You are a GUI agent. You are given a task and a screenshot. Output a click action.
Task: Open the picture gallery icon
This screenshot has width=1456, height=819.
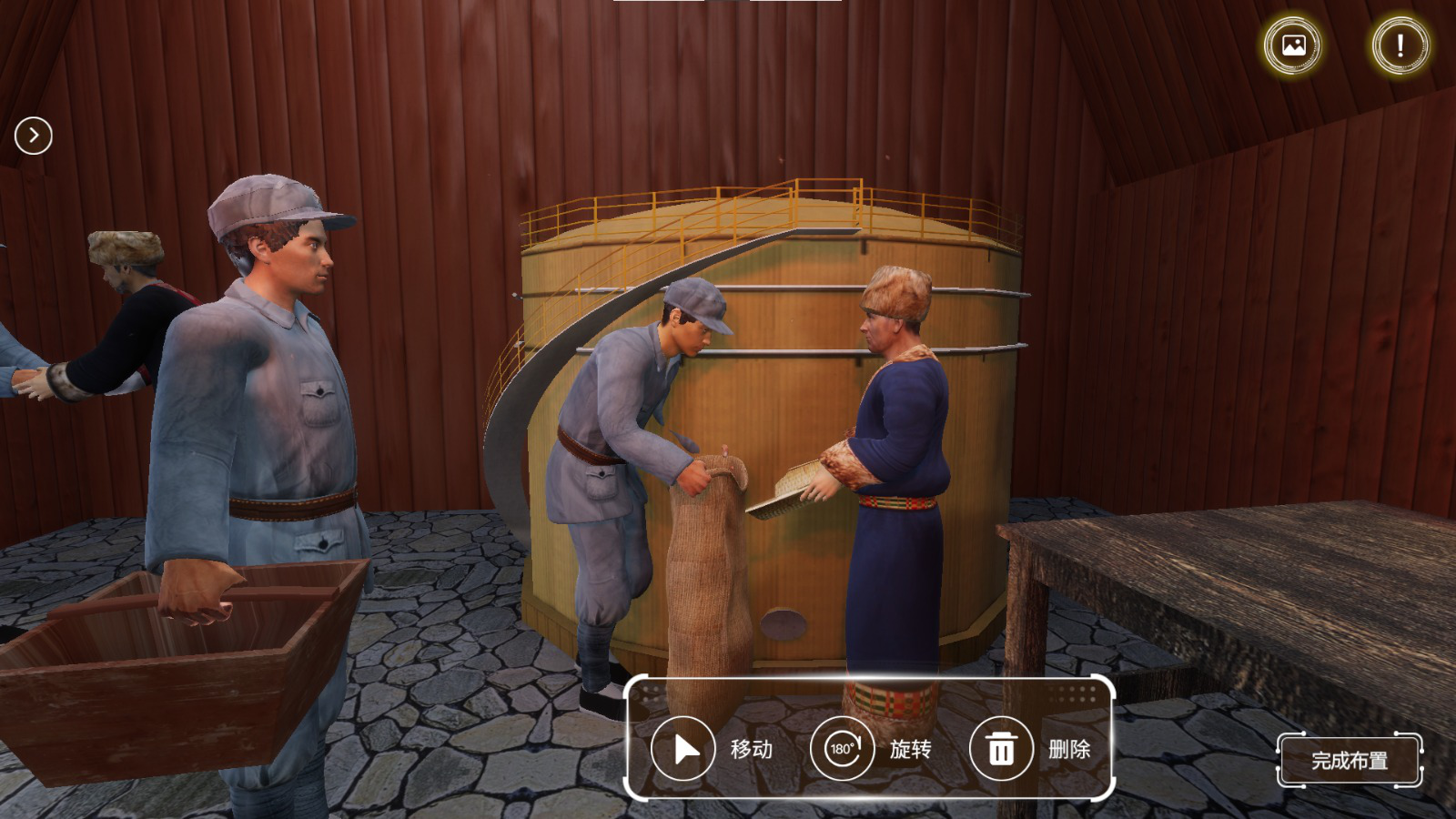1293,45
